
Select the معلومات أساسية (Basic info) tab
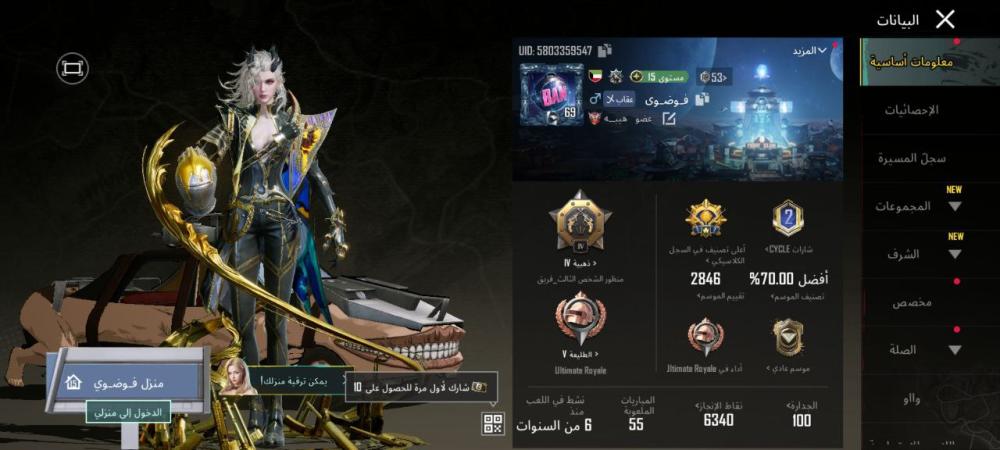click(x=911, y=62)
